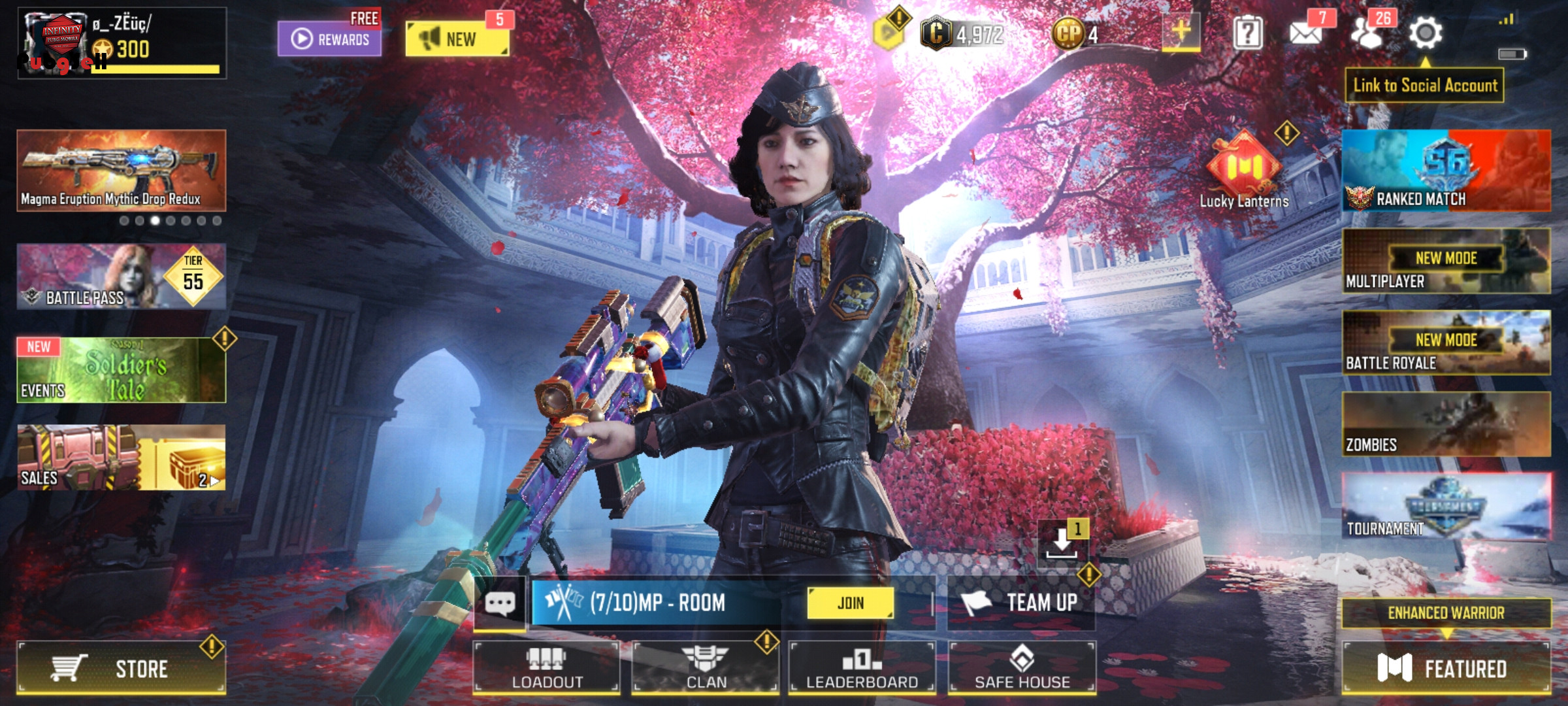
Task: Check the mail envelope icon
Action: (1305, 33)
